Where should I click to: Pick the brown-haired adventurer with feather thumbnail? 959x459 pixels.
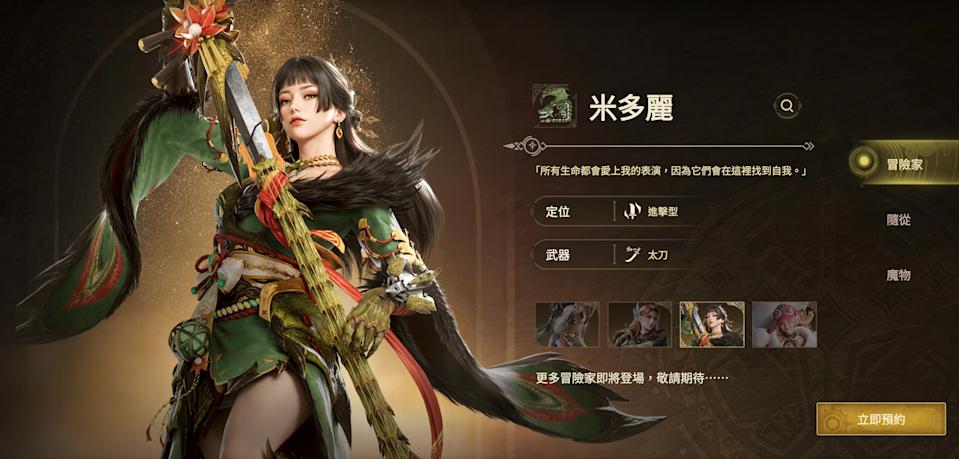639,324
